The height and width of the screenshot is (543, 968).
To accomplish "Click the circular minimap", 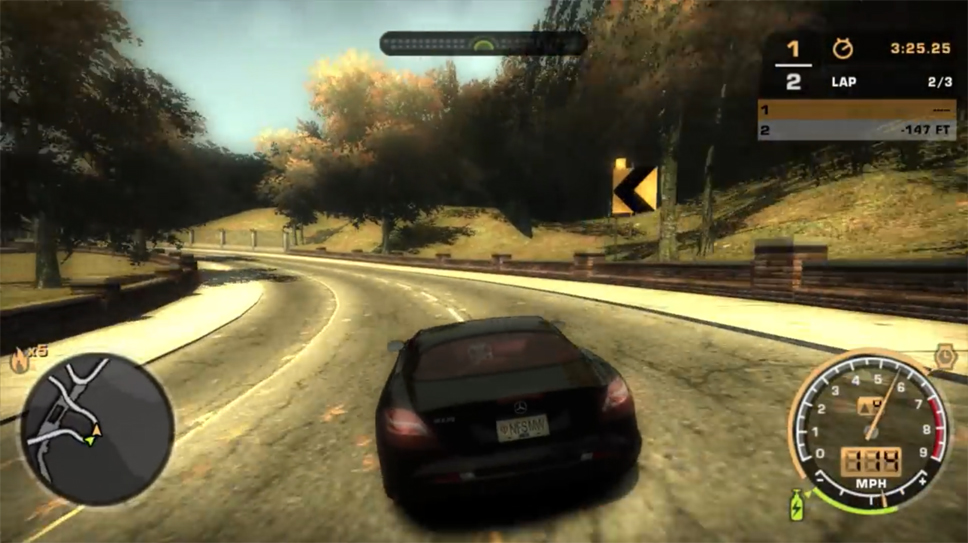I will [97, 426].
